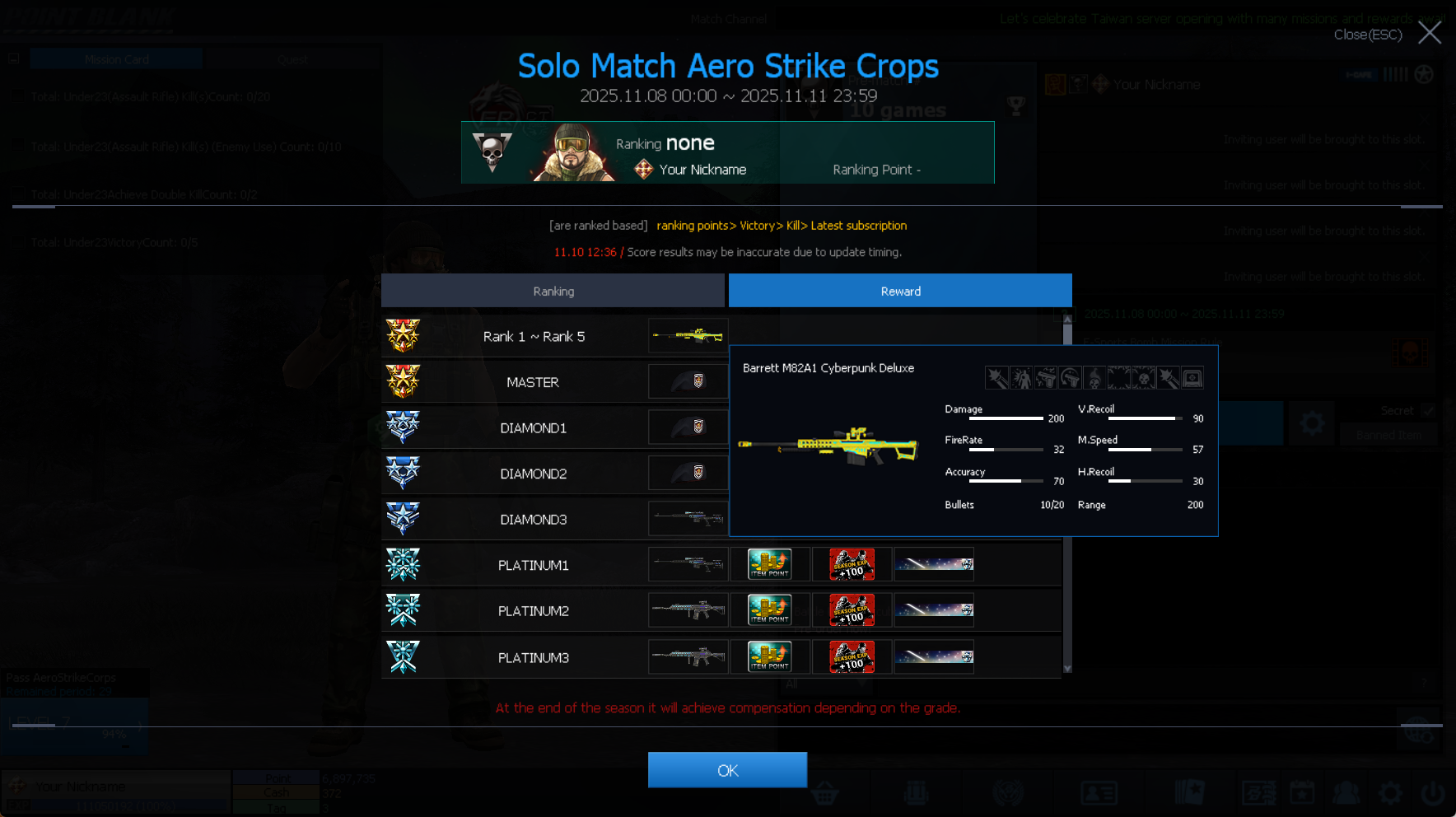Select the Rank 1 ~ Rank 5 weapon reward
The image size is (1456, 817).
click(x=688, y=336)
